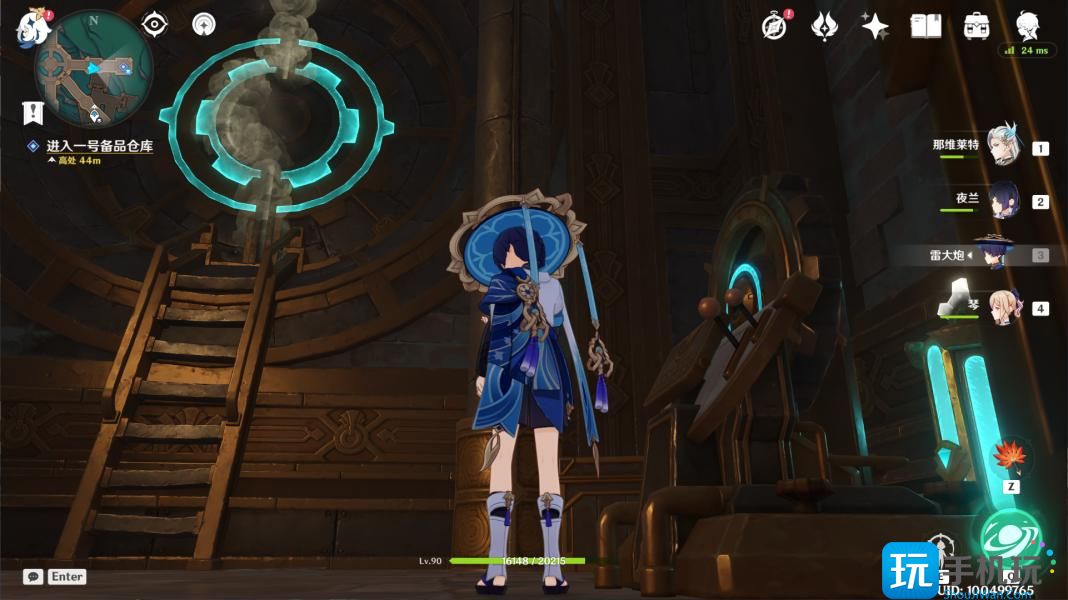Open the adventurer handbook book icon
The width and height of the screenshot is (1068, 600).
pos(926,26)
